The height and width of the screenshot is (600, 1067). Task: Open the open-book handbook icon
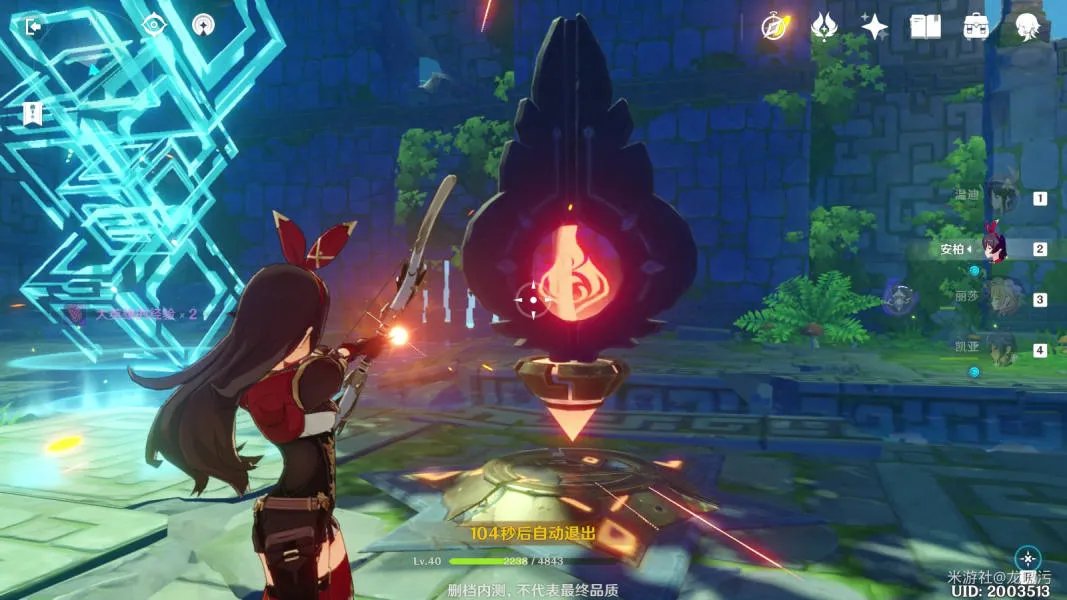pyautogui.click(x=925, y=27)
